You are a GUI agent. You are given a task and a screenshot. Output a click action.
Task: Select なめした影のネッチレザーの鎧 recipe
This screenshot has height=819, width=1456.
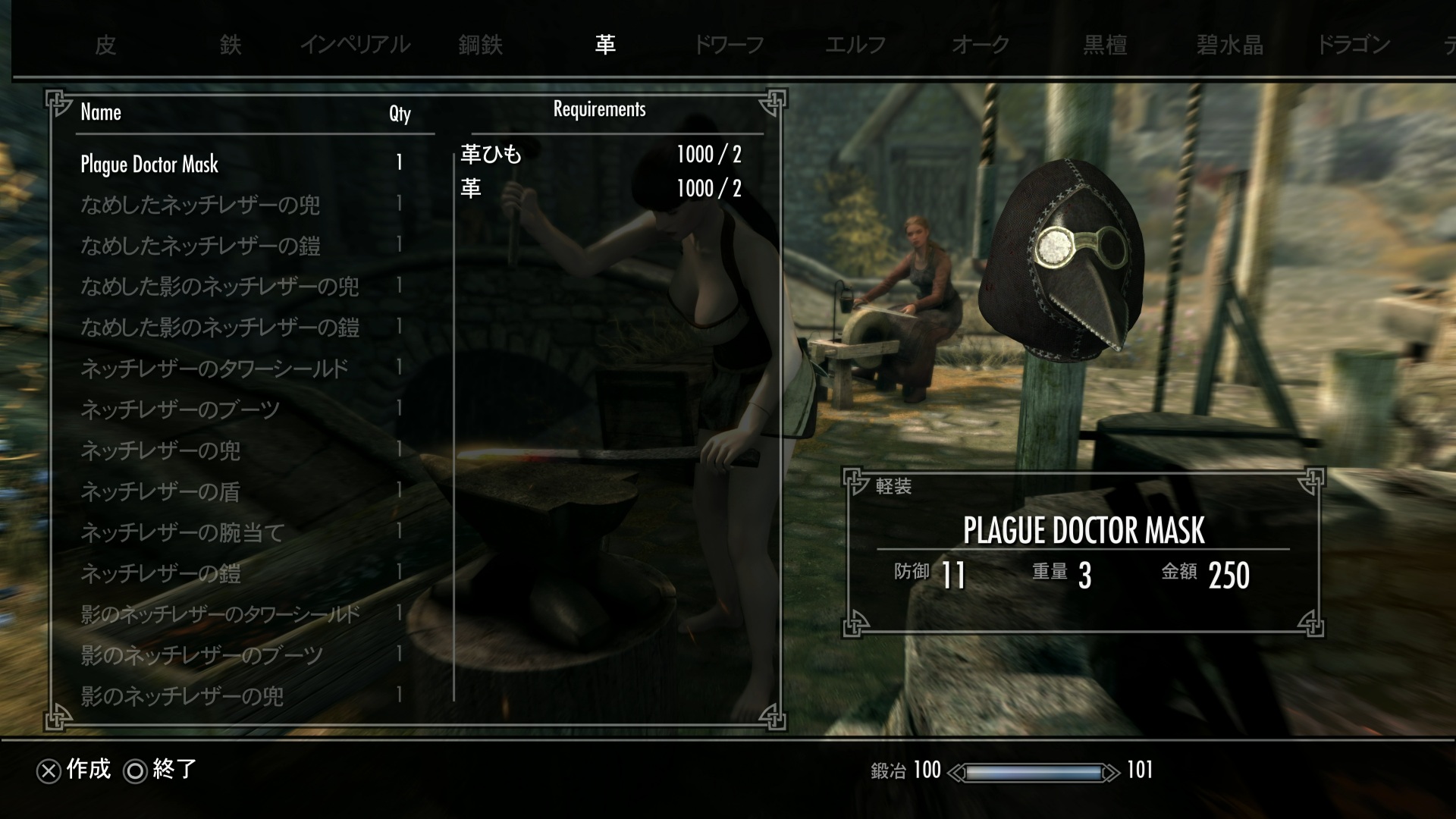[220, 328]
